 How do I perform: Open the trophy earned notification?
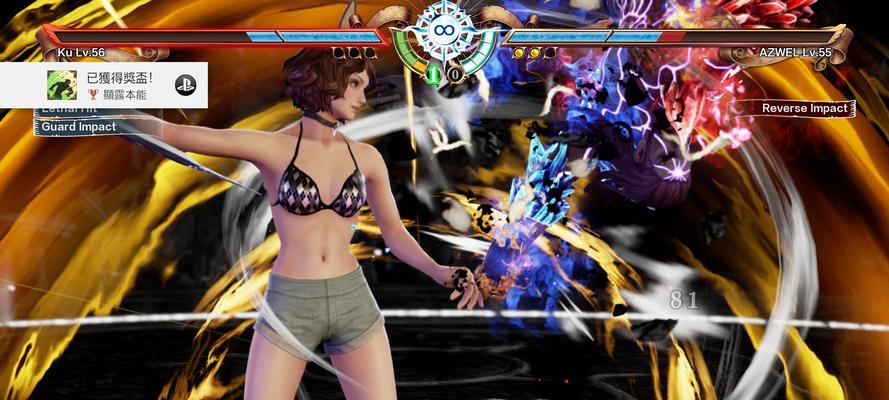[122, 84]
